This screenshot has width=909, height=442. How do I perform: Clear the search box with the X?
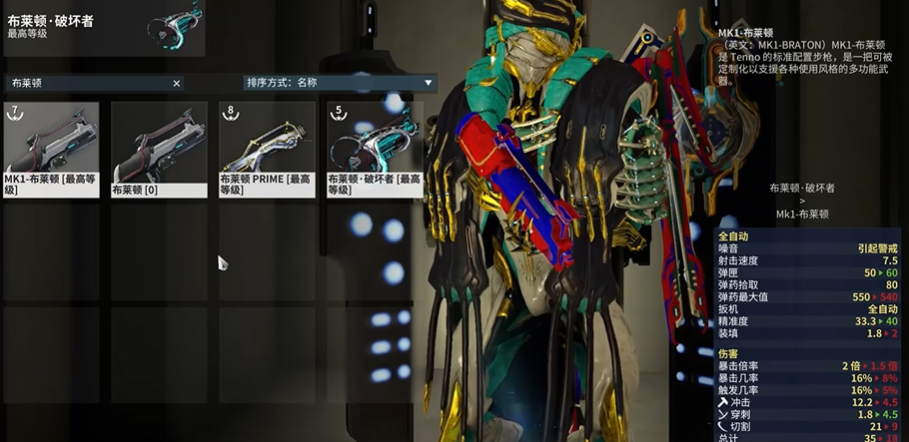[x=177, y=84]
